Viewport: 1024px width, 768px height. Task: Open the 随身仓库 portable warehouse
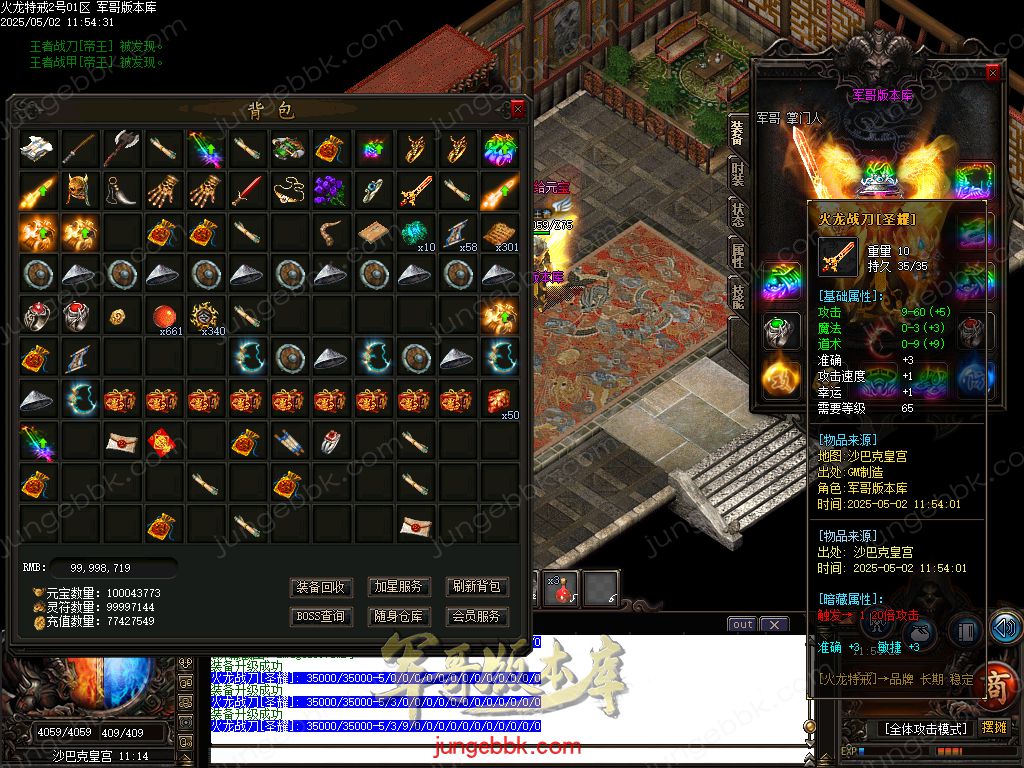coord(398,617)
